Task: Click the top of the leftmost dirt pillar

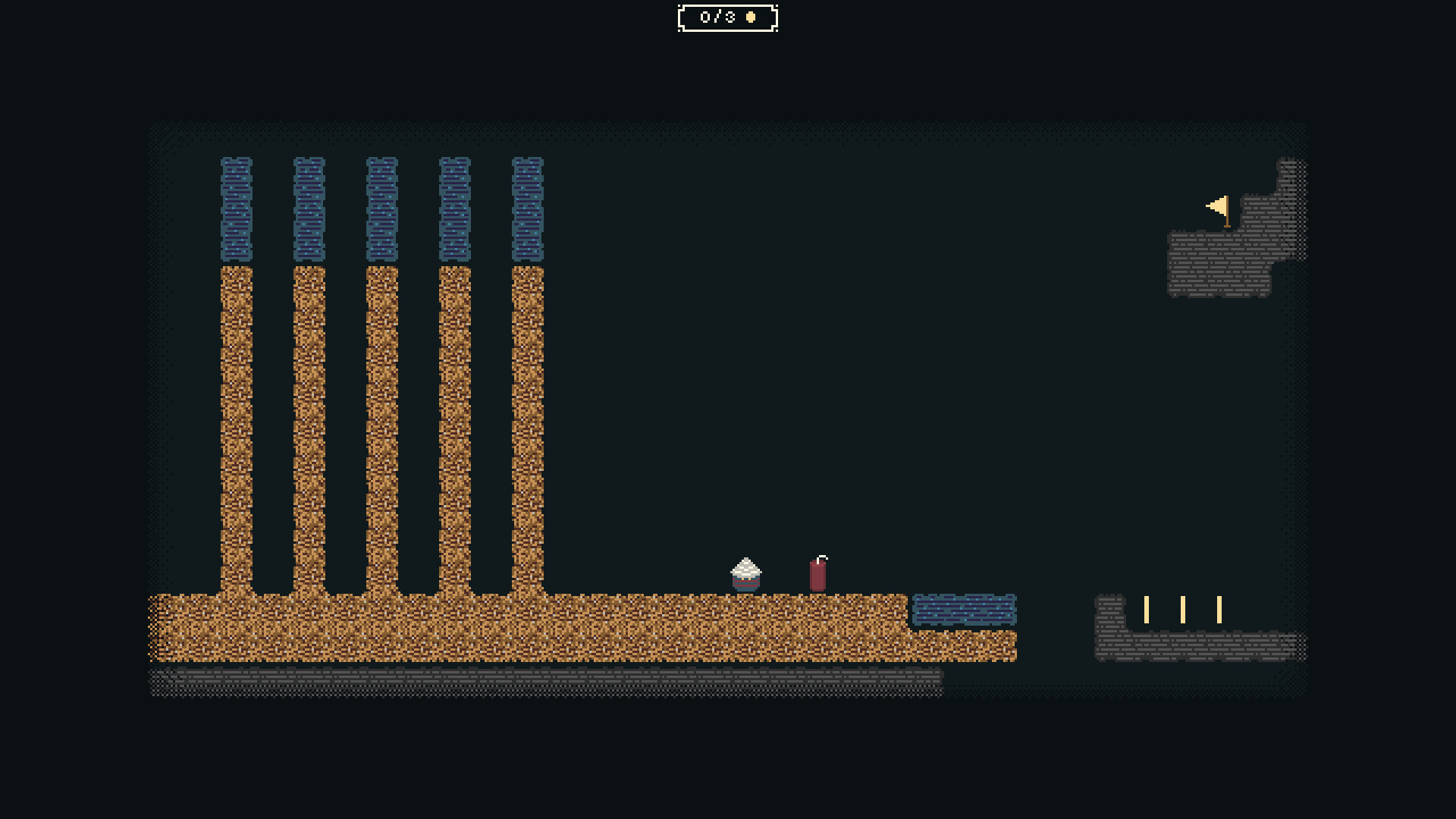Action: 235,273
